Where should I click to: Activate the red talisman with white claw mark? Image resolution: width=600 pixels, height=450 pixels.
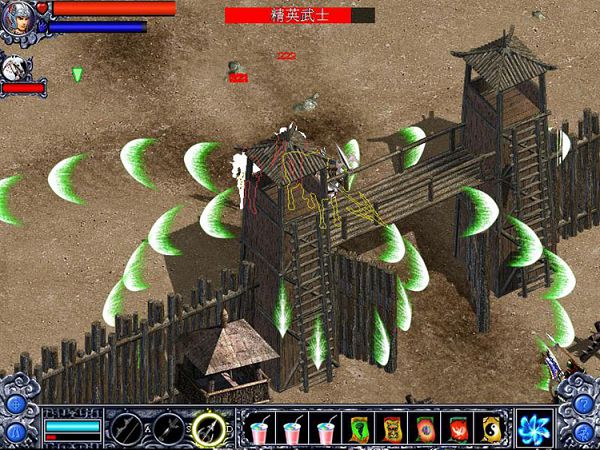pyautogui.click(x=458, y=429)
